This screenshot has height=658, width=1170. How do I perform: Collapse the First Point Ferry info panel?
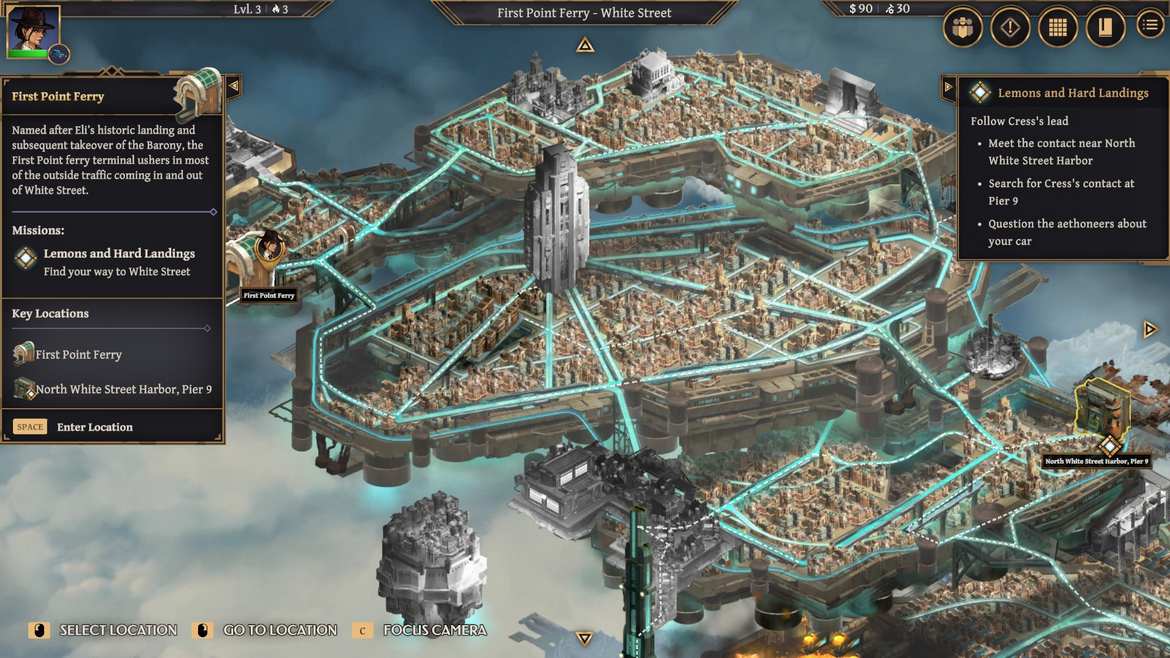point(233,87)
